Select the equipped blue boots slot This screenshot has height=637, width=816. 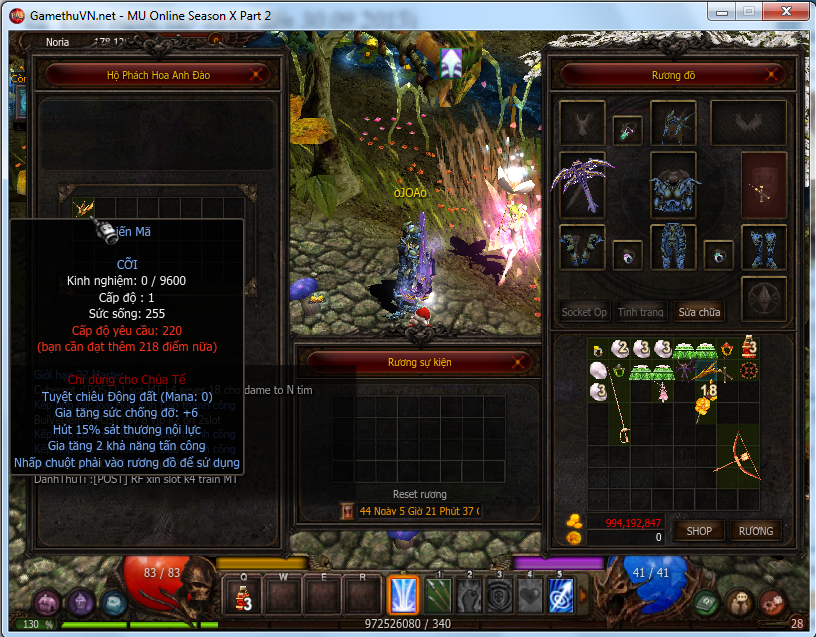(763, 248)
